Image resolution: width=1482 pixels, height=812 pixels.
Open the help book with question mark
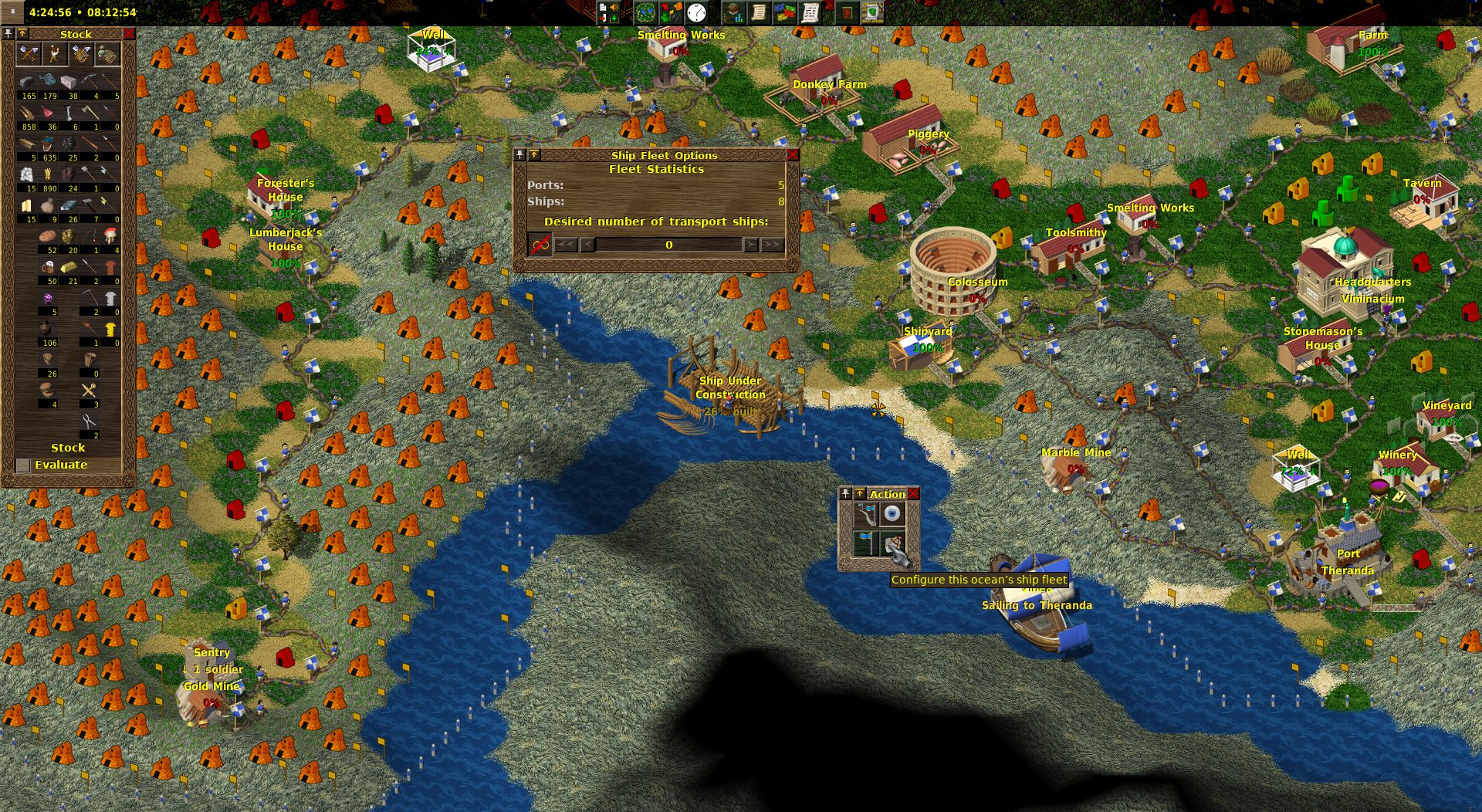[x=847, y=12]
